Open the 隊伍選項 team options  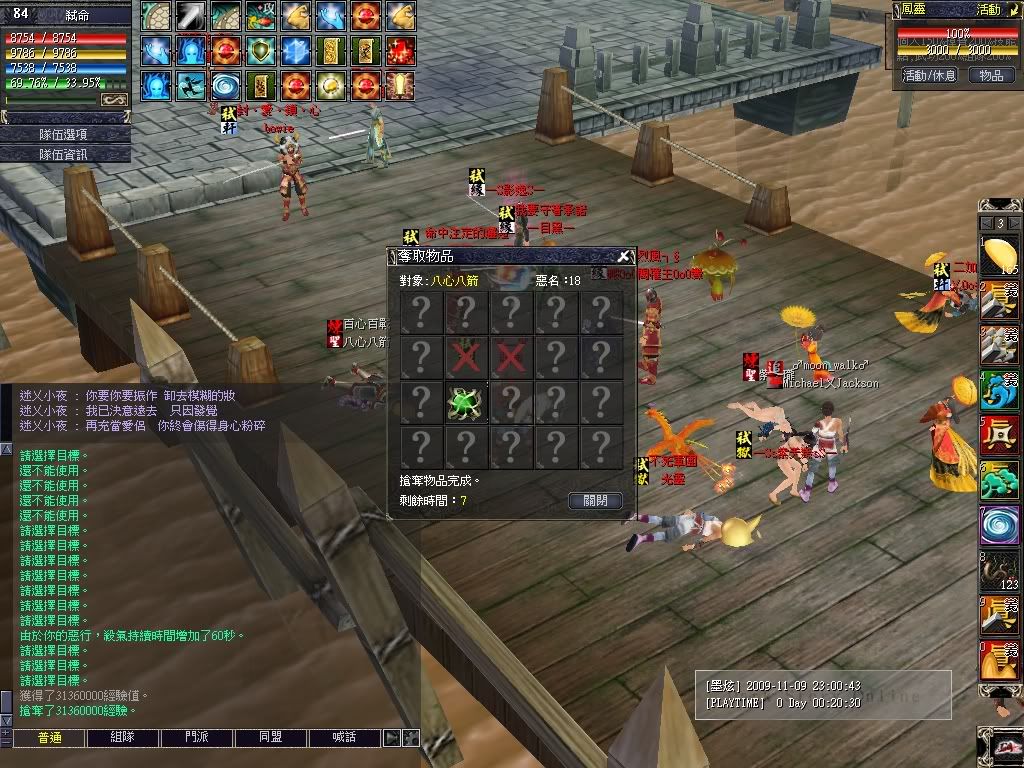(65, 134)
